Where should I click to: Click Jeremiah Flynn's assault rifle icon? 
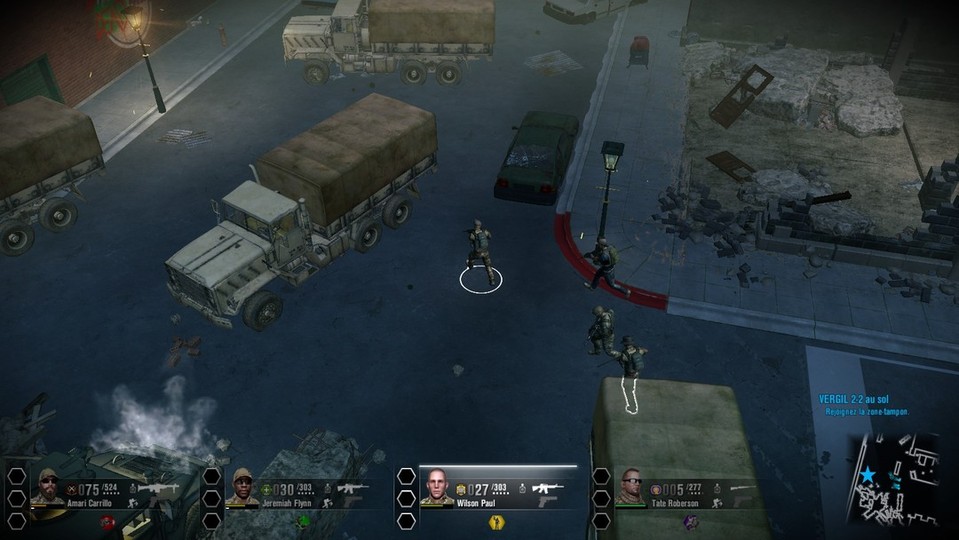pyautogui.click(x=352, y=488)
